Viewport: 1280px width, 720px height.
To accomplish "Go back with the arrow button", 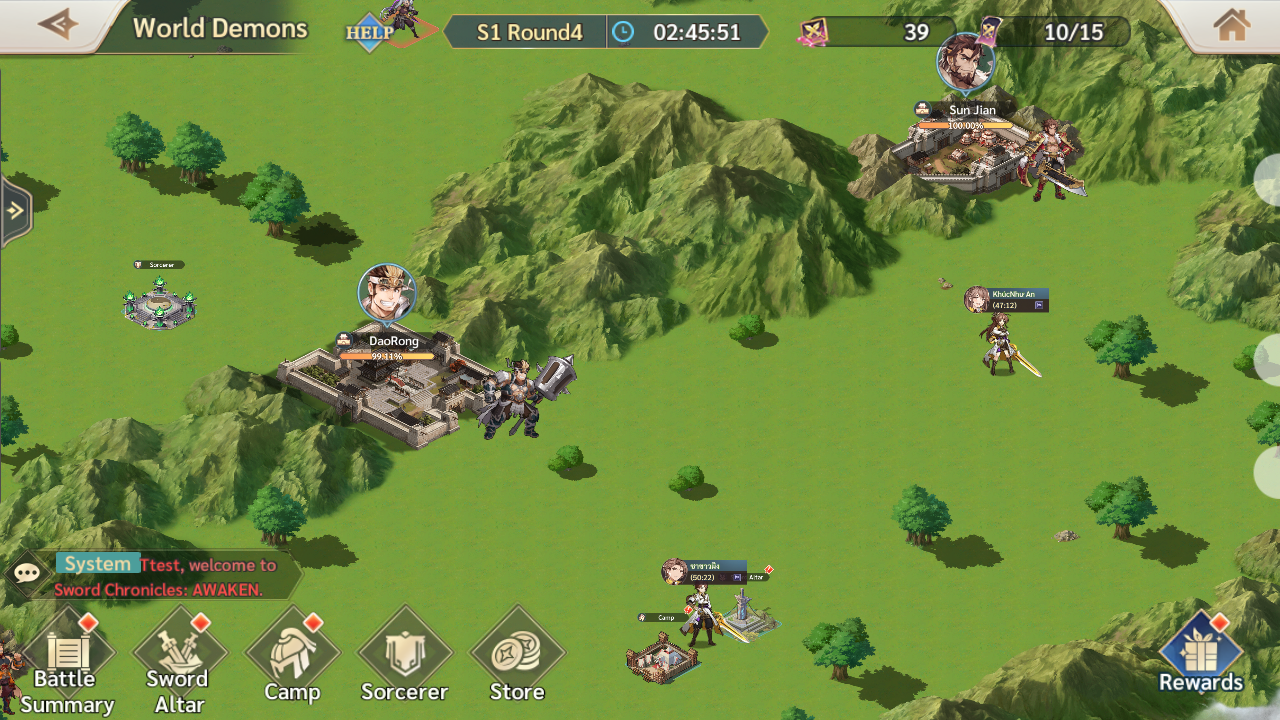I will (56, 24).
